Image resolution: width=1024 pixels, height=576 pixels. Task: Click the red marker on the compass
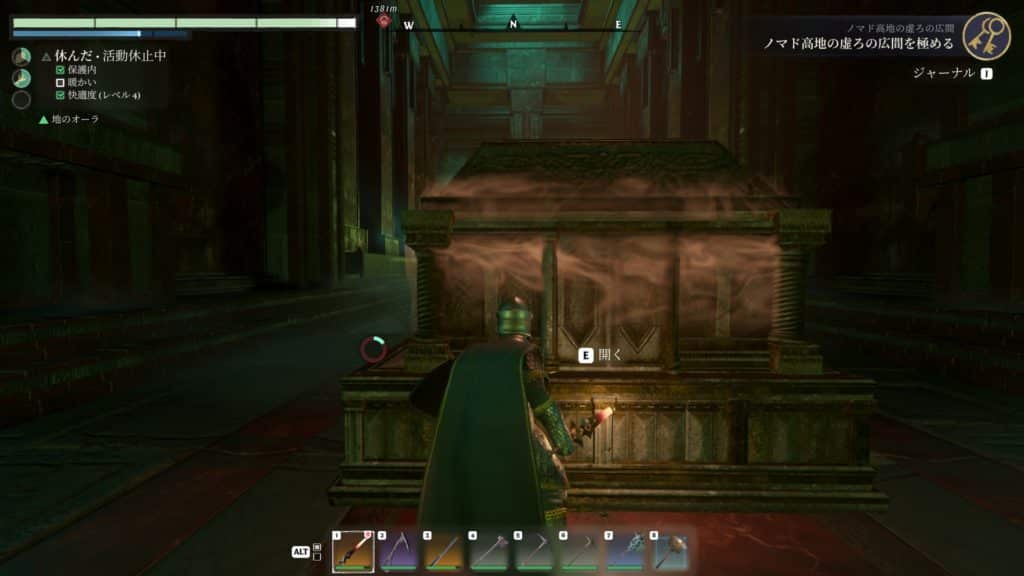[383, 20]
